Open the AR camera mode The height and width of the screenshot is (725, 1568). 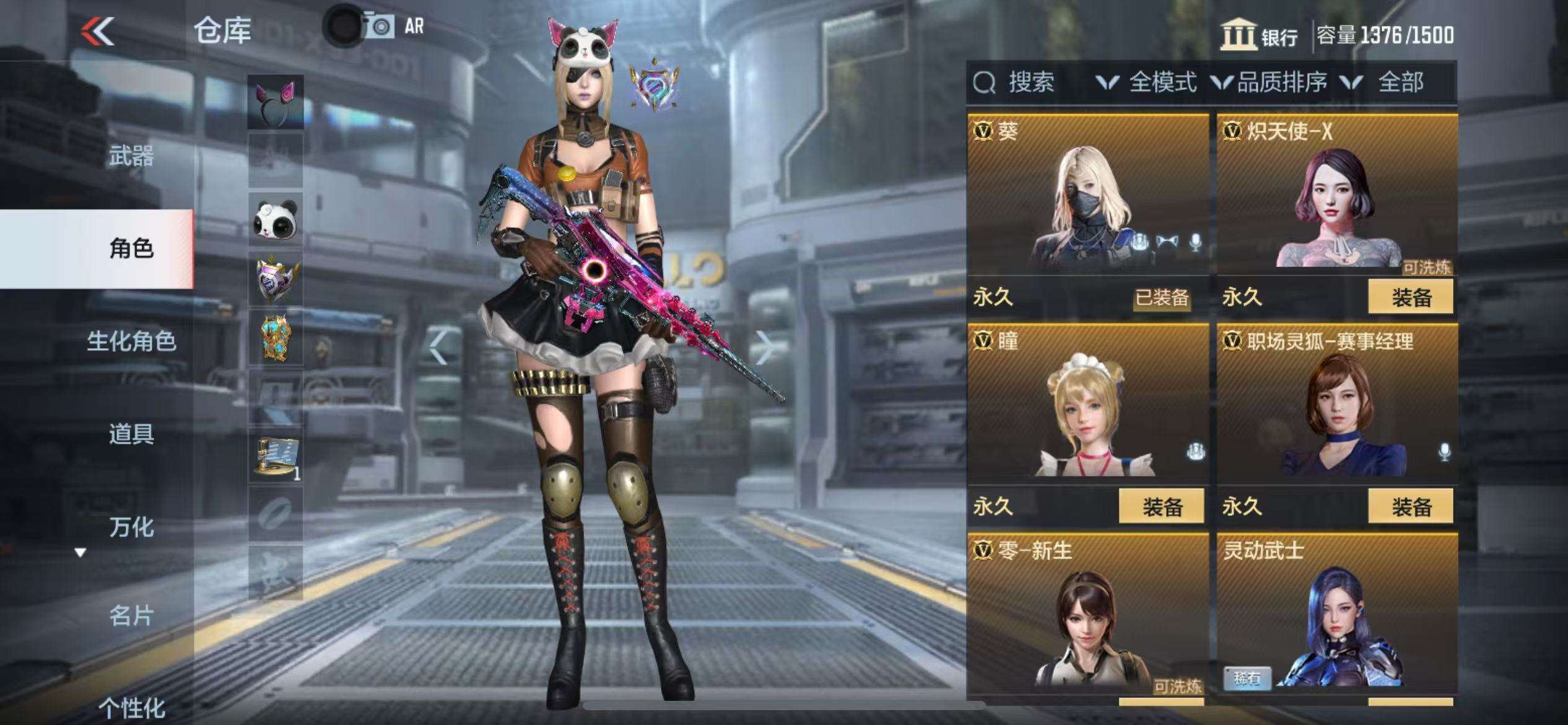click(394, 27)
